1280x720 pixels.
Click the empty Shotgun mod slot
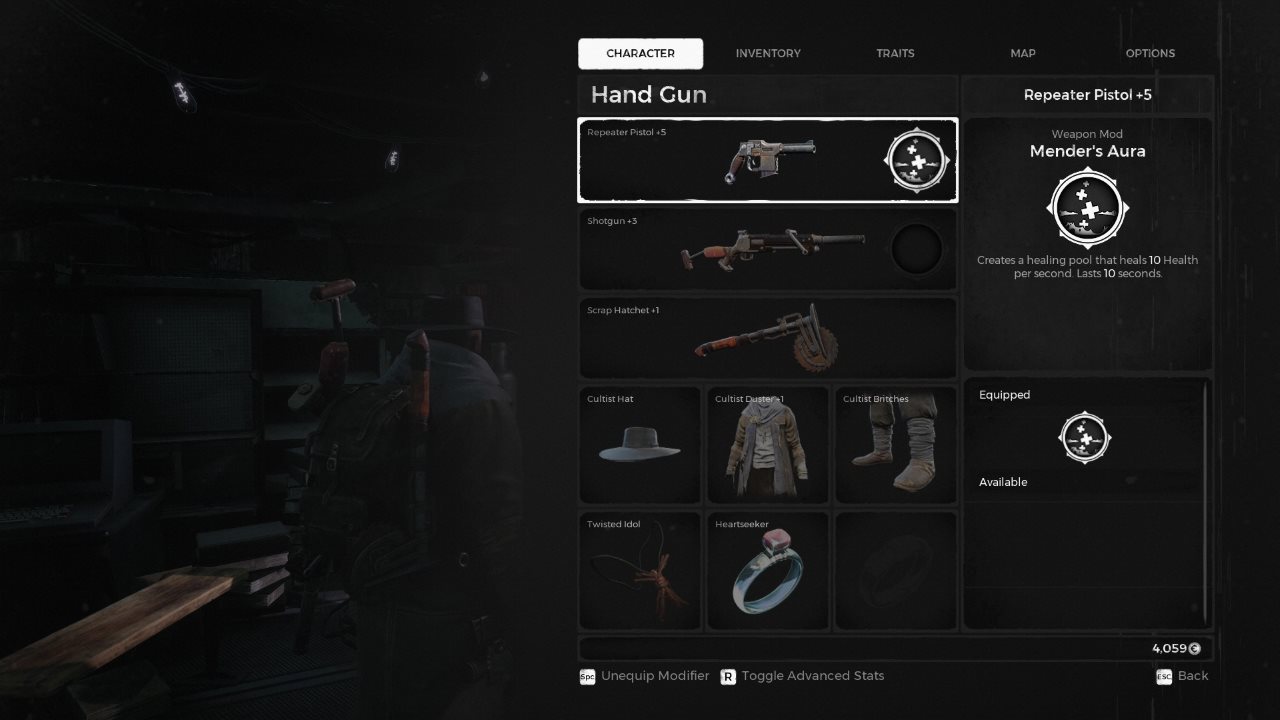[916, 249]
